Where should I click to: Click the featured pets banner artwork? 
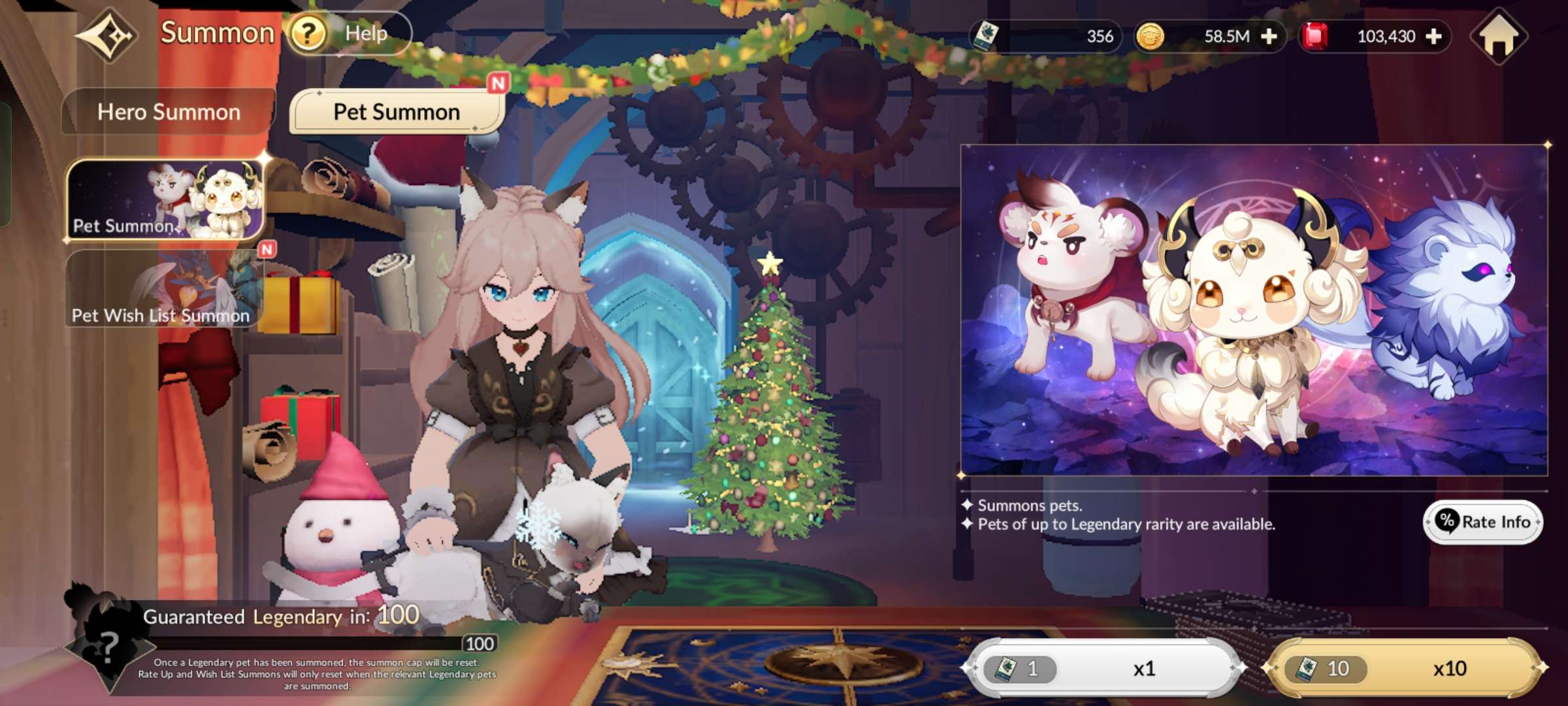coord(1254,310)
